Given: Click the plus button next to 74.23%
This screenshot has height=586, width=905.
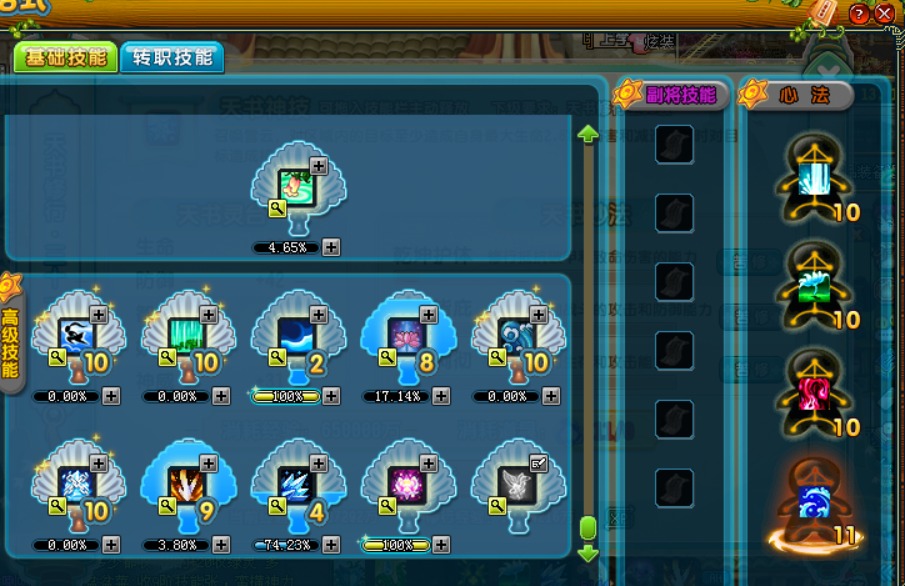Looking at the screenshot, I should click(x=331, y=545).
